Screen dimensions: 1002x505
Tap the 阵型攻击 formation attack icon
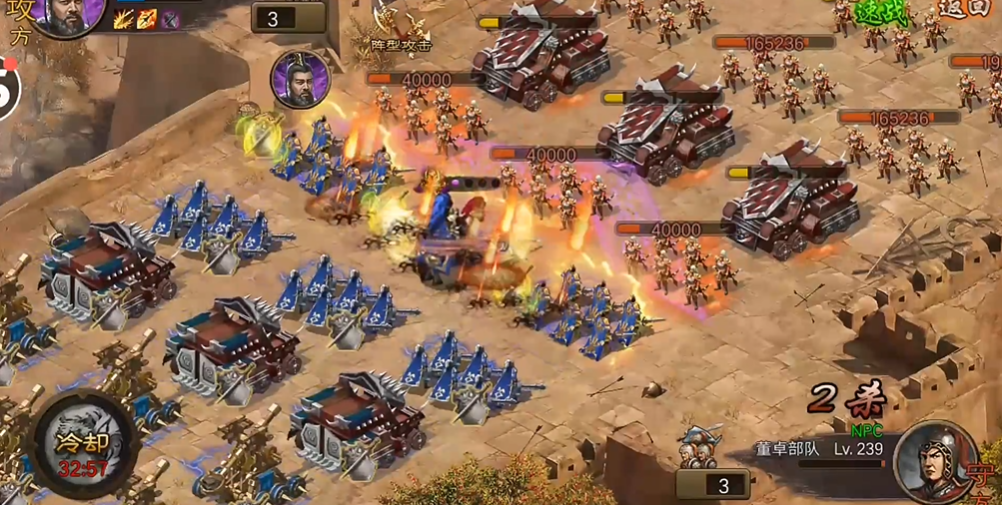click(x=400, y=28)
